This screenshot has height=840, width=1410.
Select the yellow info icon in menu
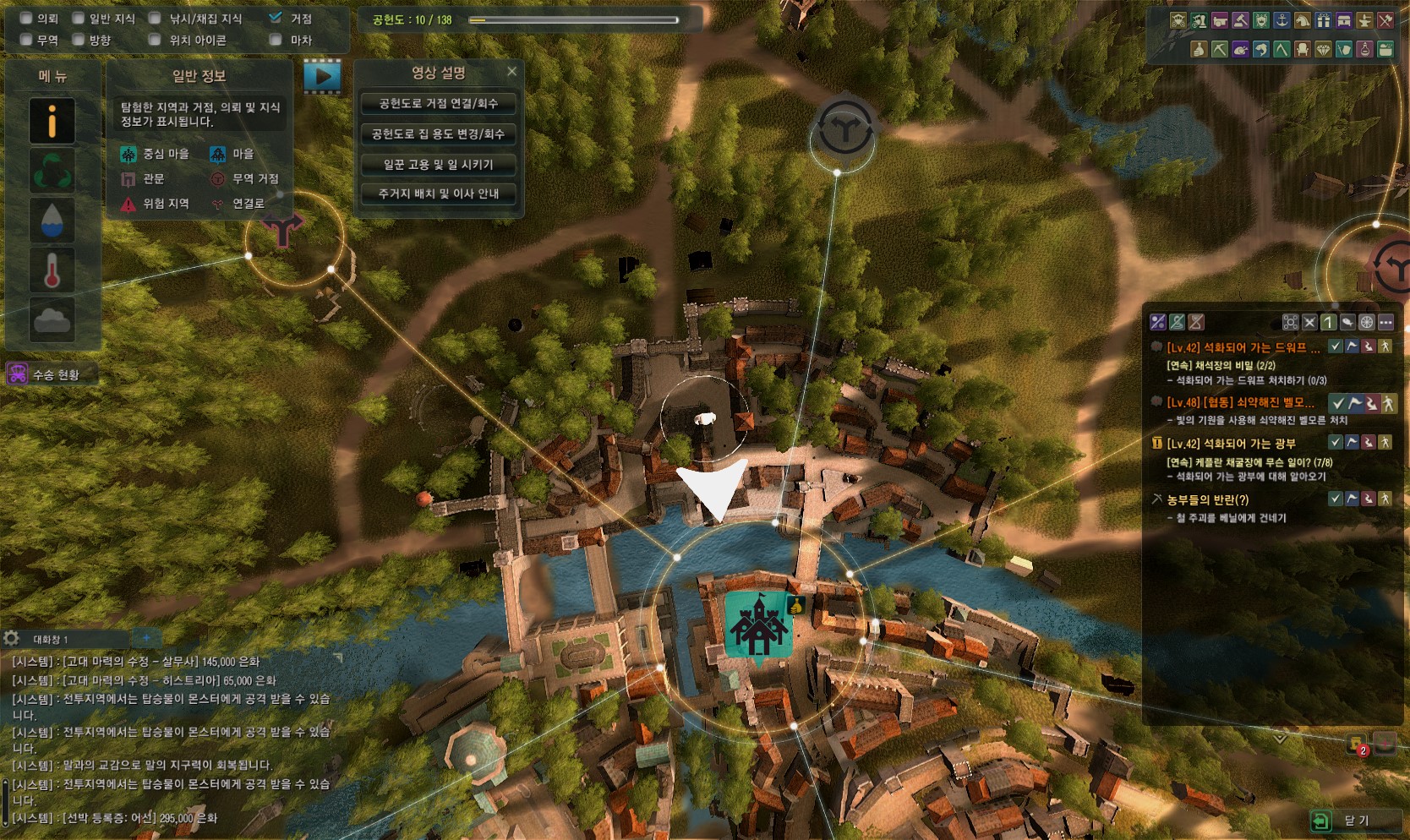click(52, 121)
